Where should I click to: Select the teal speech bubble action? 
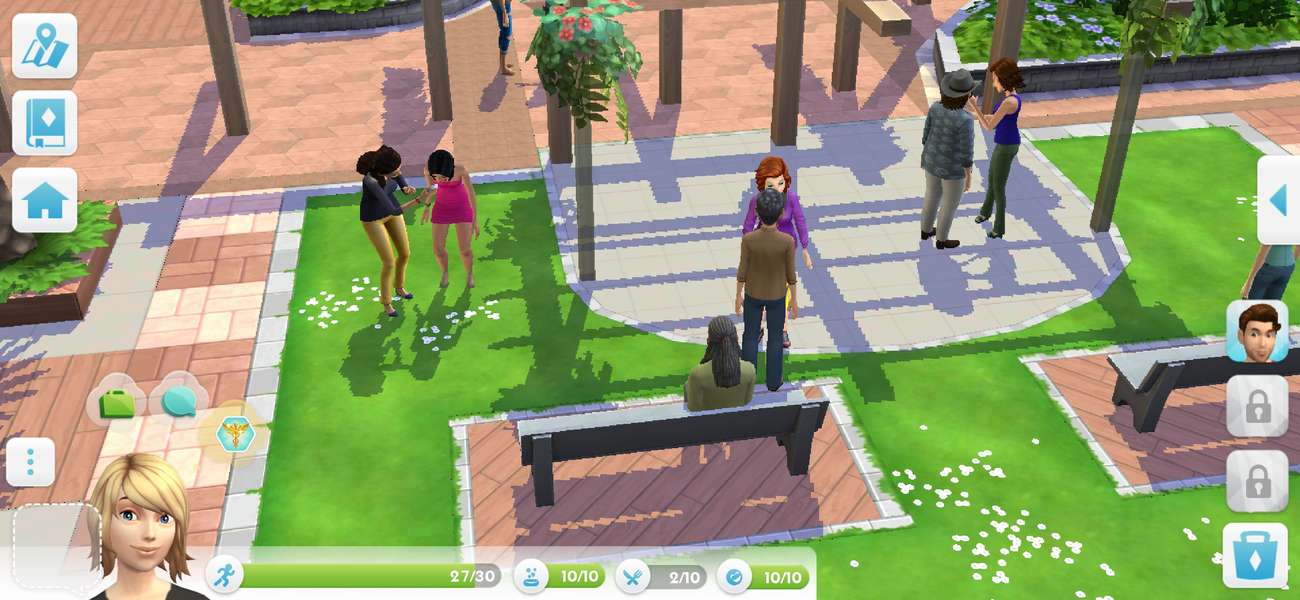pyautogui.click(x=179, y=402)
